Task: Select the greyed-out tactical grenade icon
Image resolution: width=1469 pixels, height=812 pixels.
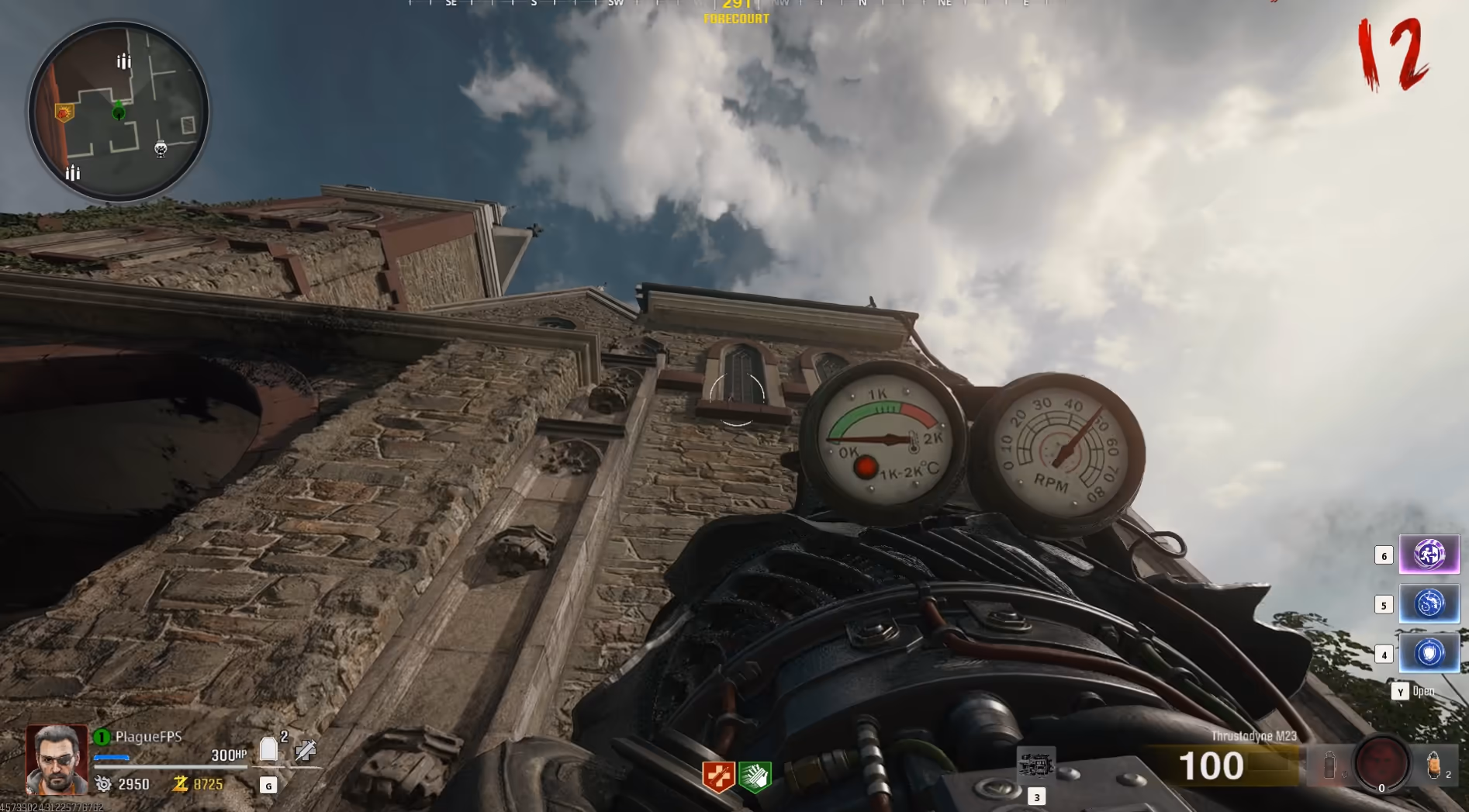Action: click(1329, 765)
